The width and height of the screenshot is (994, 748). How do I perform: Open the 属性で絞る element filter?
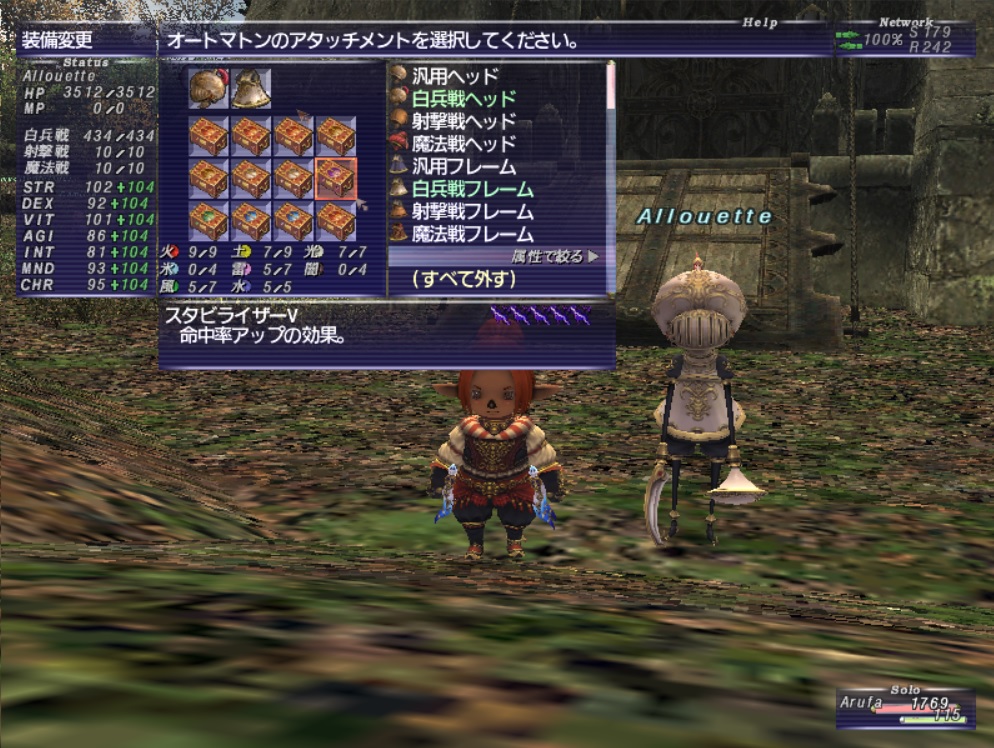pos(551,257)
